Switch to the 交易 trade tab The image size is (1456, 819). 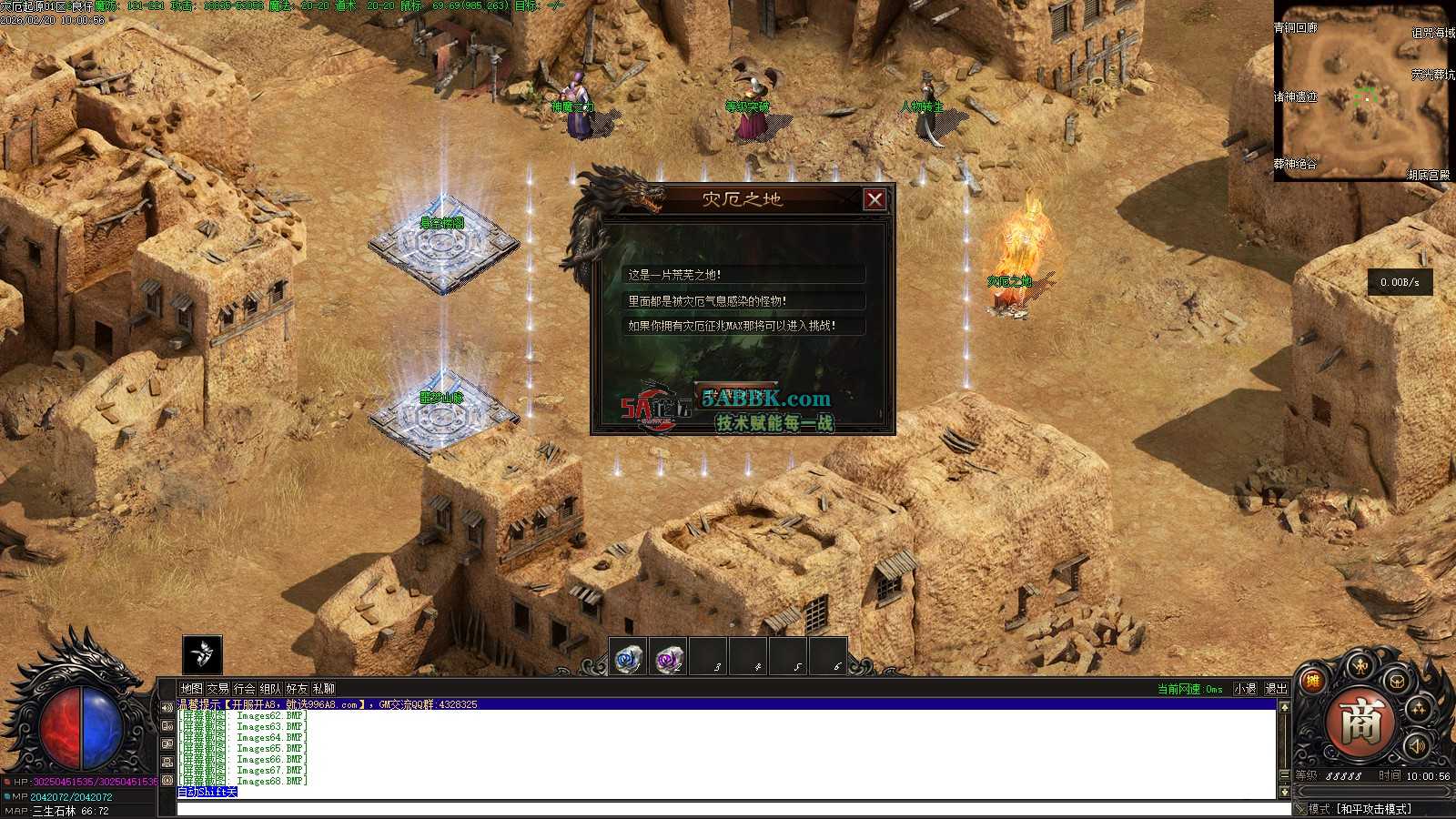point(217,689)
